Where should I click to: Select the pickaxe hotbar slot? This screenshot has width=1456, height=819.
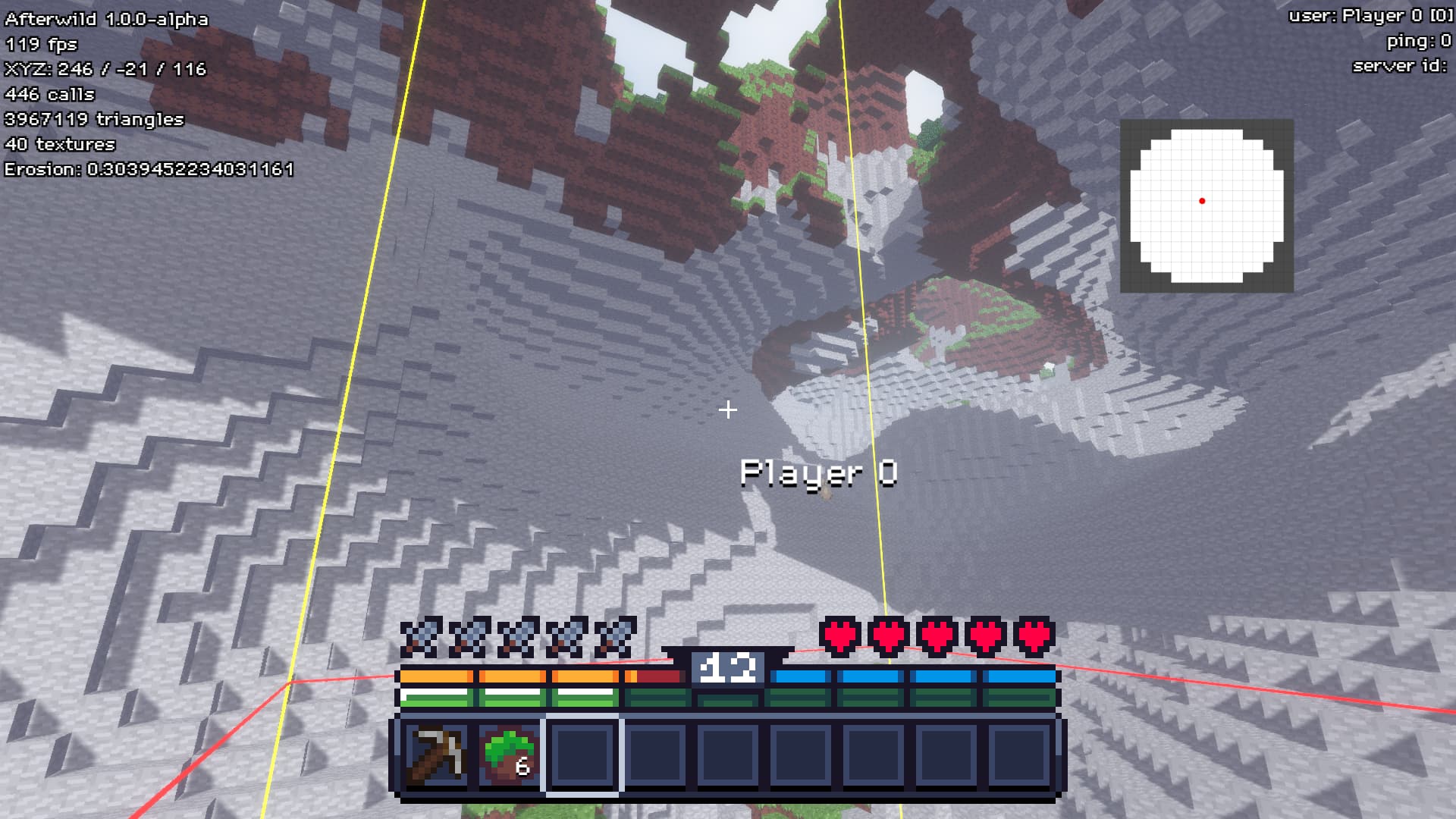435,755
